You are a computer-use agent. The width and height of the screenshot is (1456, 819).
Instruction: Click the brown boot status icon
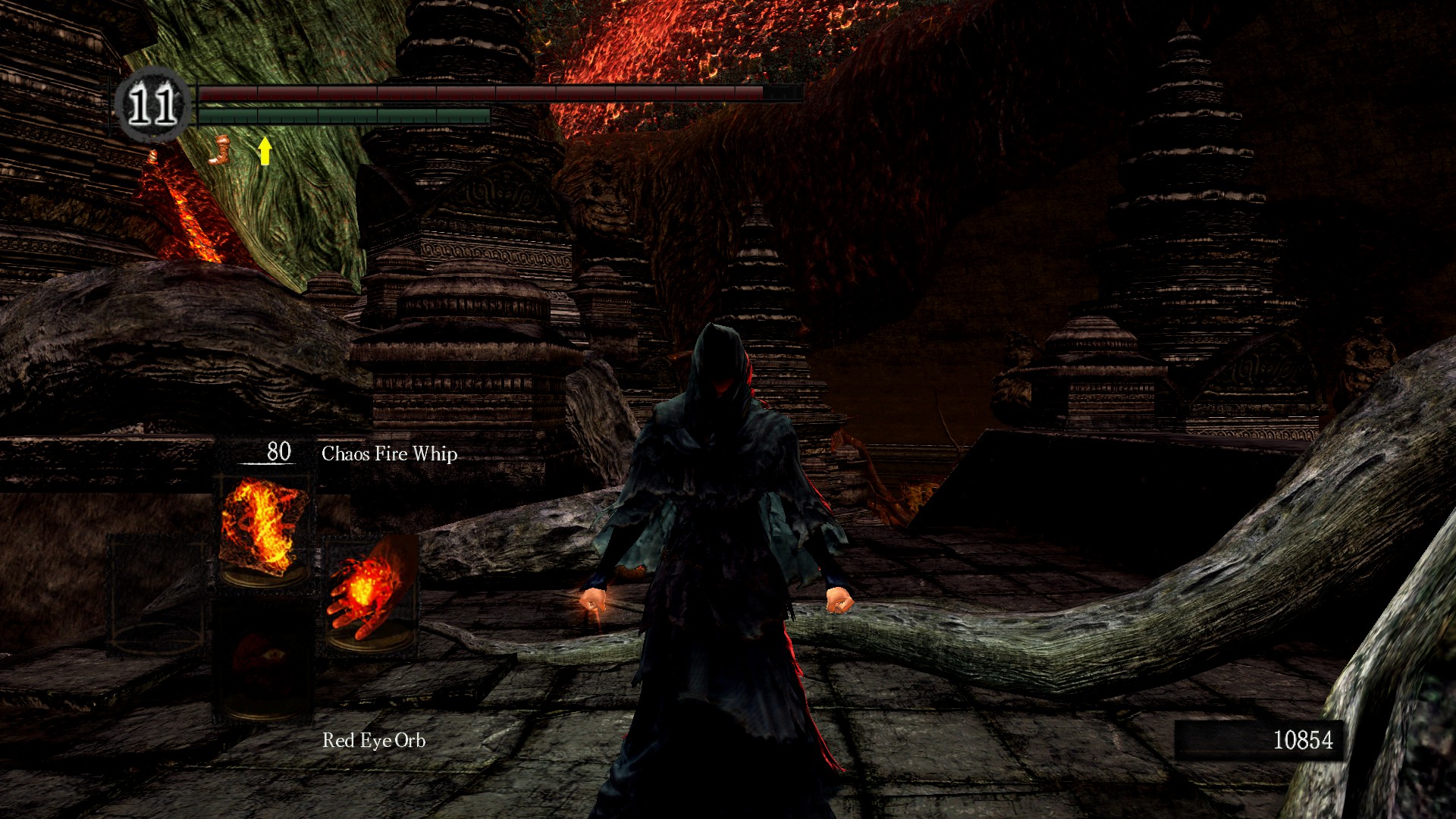219,150
